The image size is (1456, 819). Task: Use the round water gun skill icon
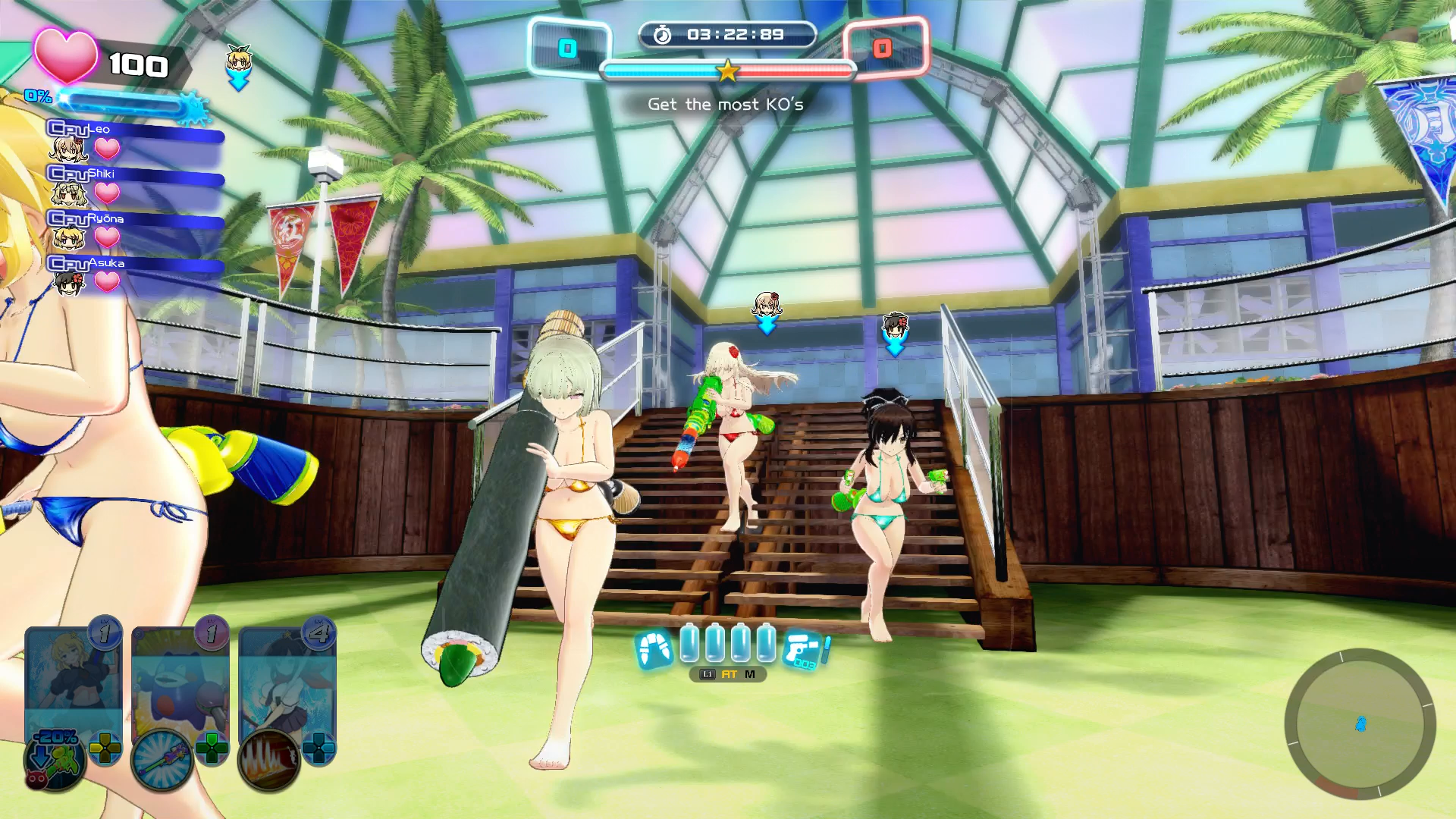(x=162, y=760)
